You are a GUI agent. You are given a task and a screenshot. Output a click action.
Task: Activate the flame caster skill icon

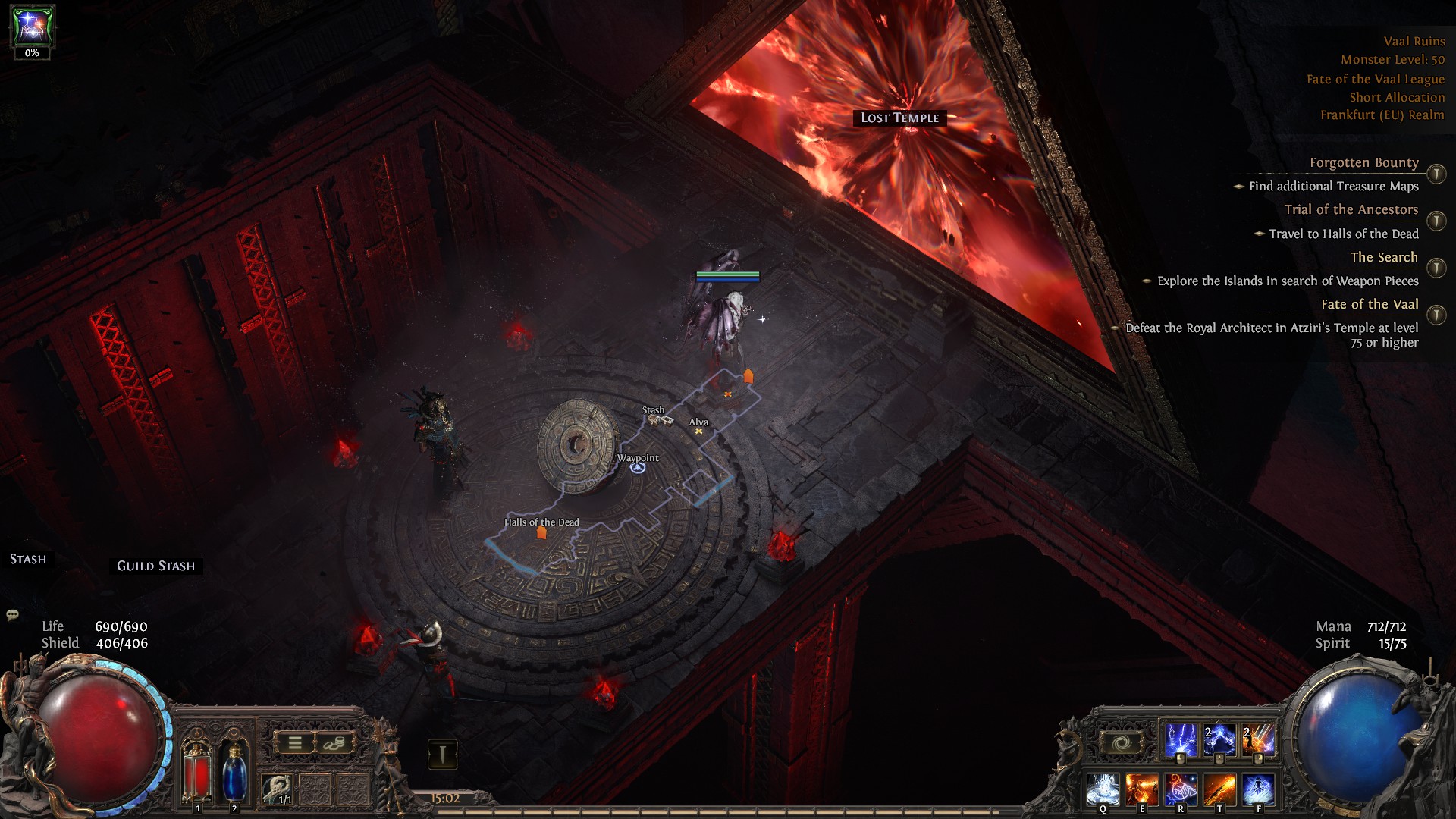[1141, 789]
